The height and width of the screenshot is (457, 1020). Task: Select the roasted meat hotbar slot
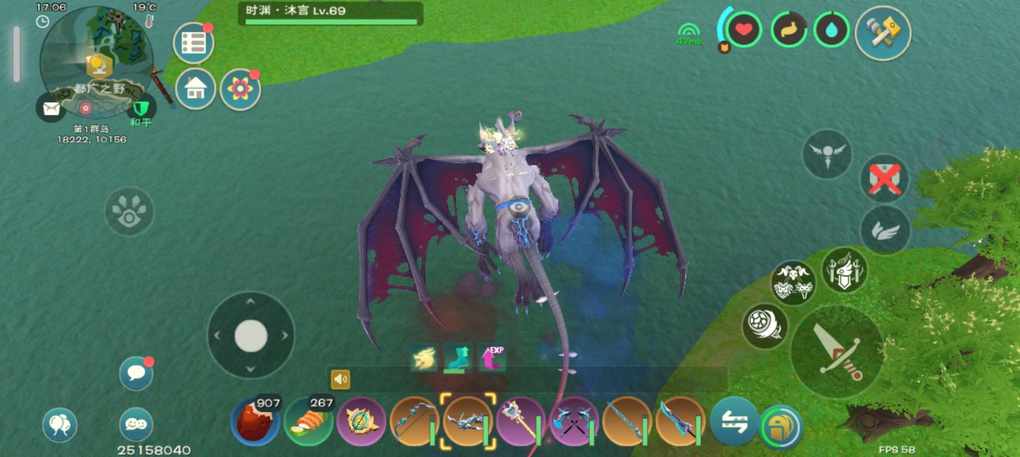point(255,421)
